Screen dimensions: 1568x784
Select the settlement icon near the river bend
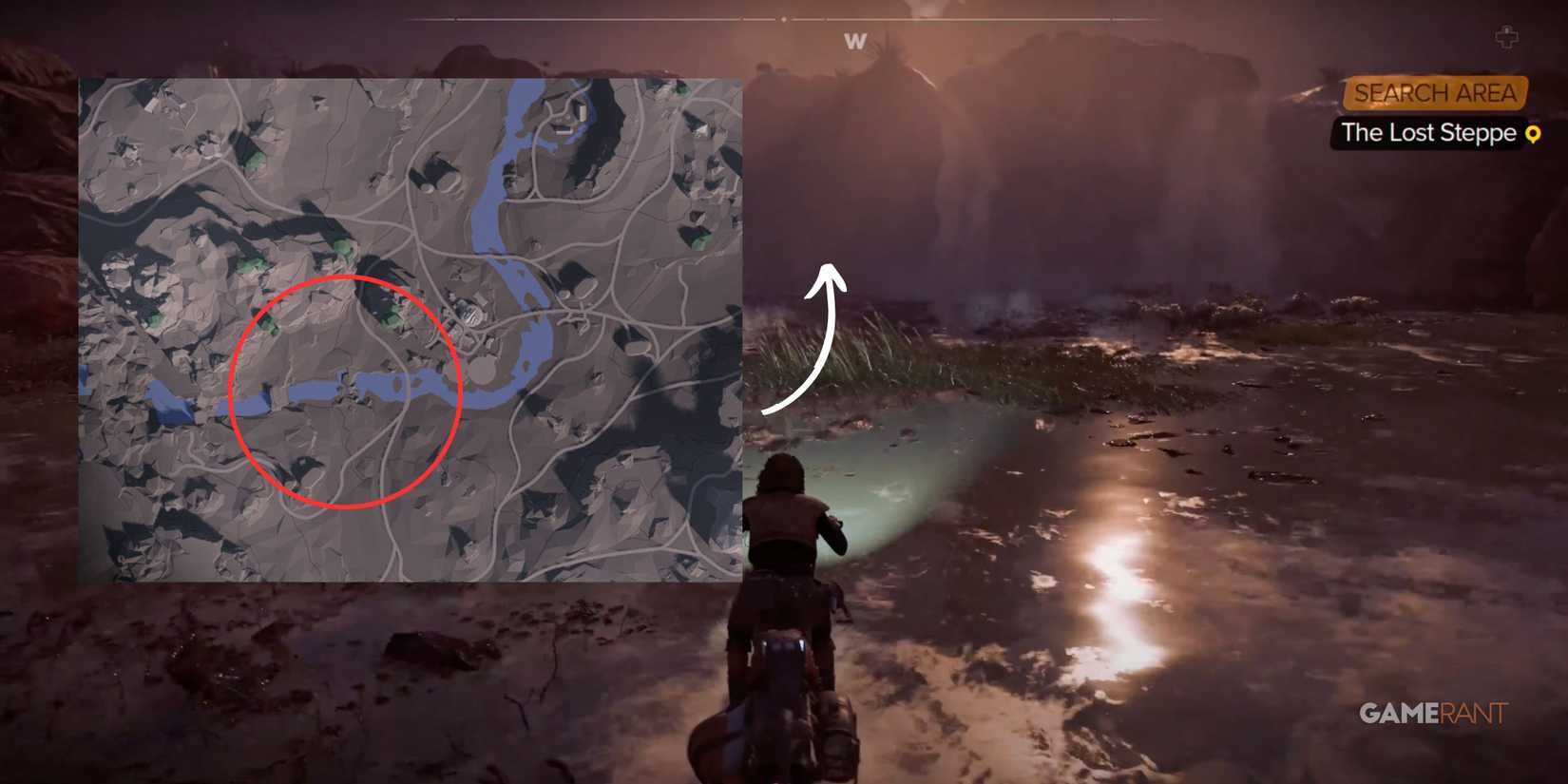[x=470, y=314]
